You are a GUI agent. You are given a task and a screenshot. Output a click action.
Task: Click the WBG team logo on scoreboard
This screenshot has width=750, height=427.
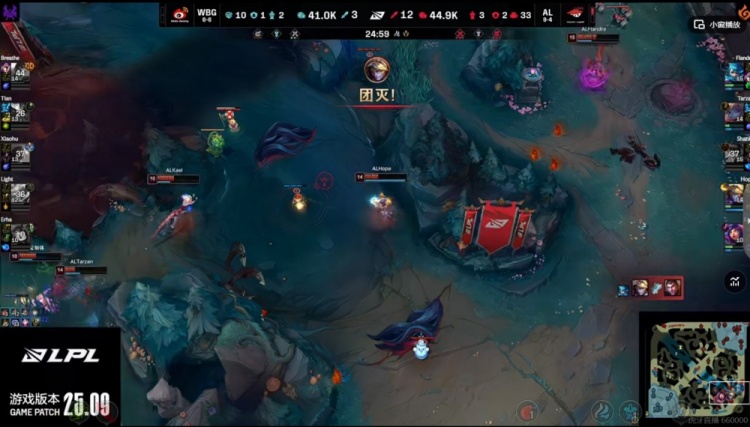click(180, 15)
